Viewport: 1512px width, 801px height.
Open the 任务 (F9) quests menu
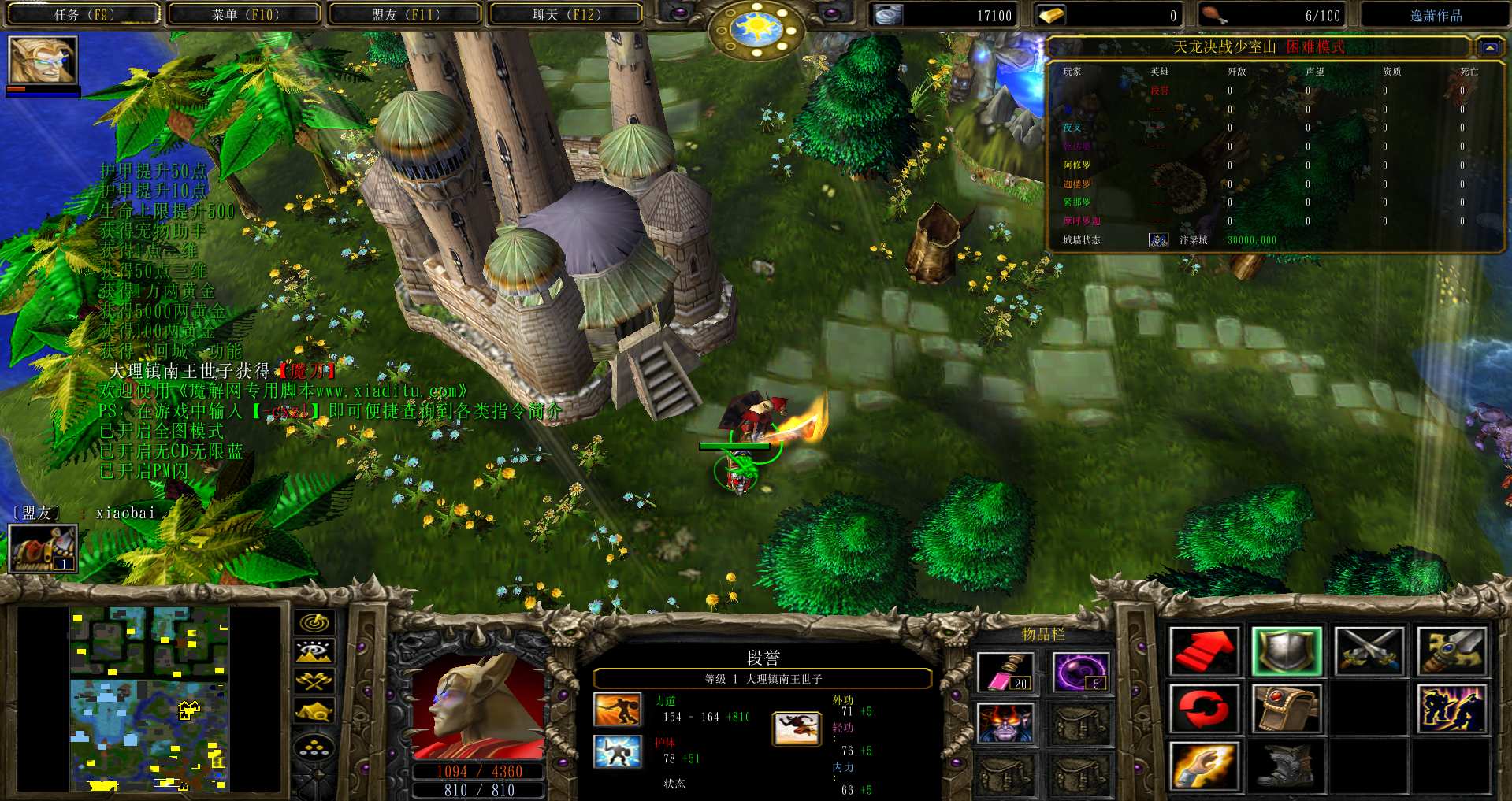84,14
